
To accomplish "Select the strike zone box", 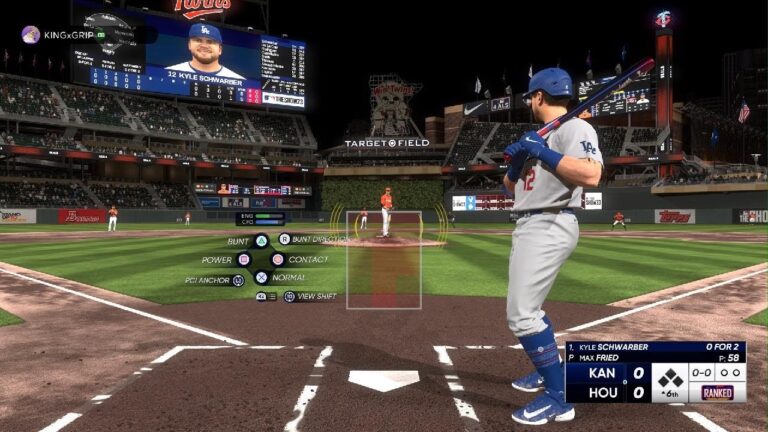I will point(384,260).
